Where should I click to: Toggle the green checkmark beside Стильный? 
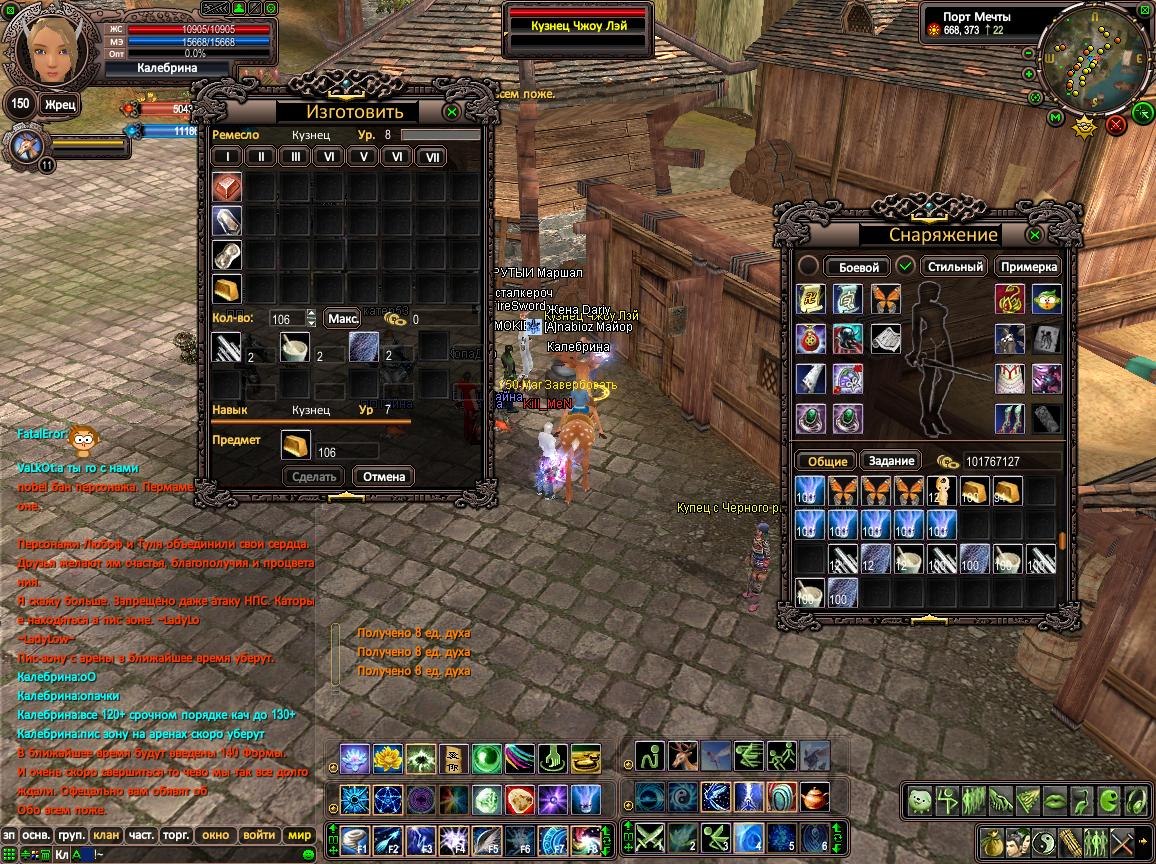(905, 266)
